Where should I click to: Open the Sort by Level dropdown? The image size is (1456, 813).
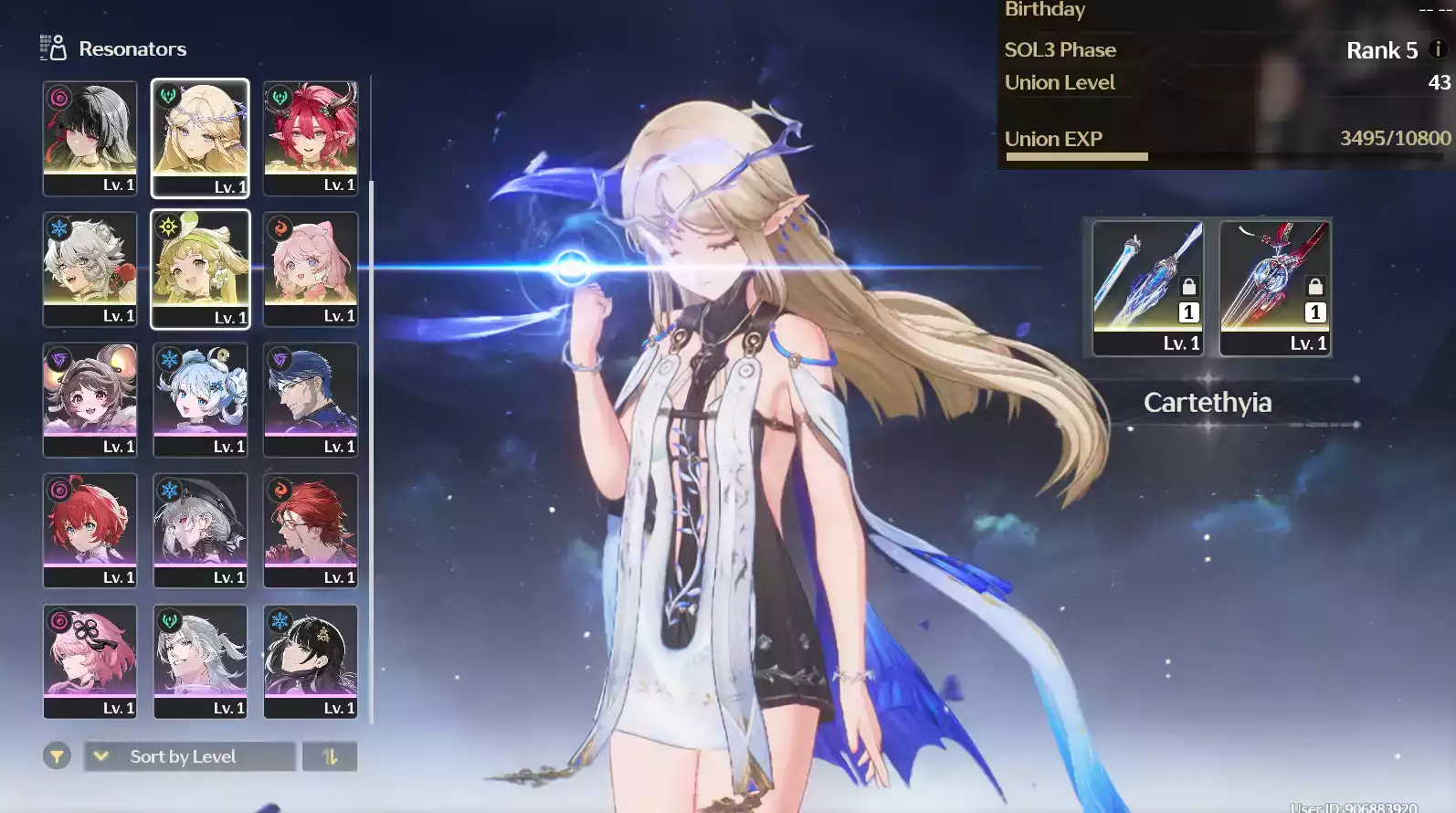tap(190, 756)
